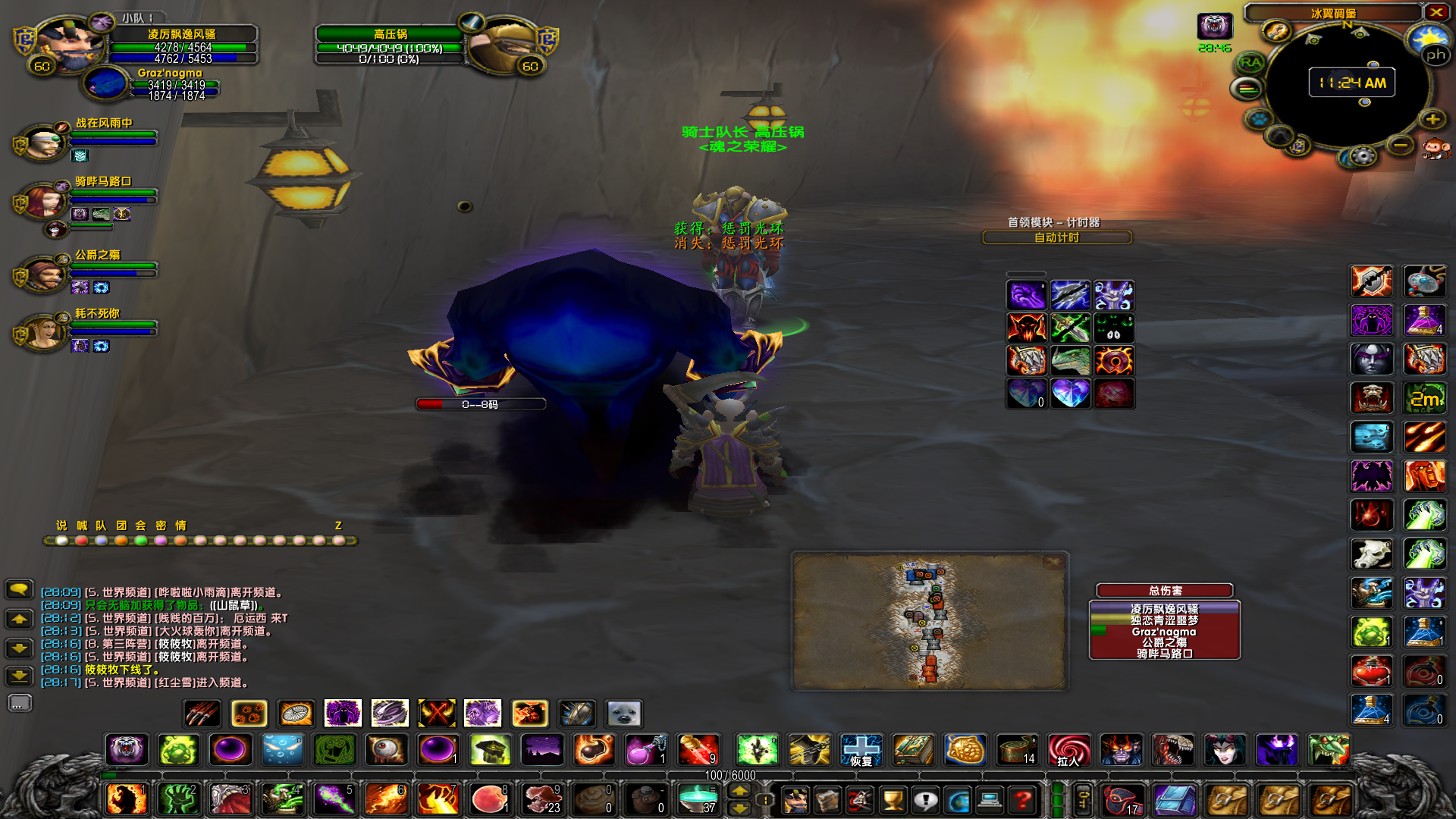Zoom in the minimap with the plus button
Screen dimensions: 1456x819
click(x=1432, y=119)
